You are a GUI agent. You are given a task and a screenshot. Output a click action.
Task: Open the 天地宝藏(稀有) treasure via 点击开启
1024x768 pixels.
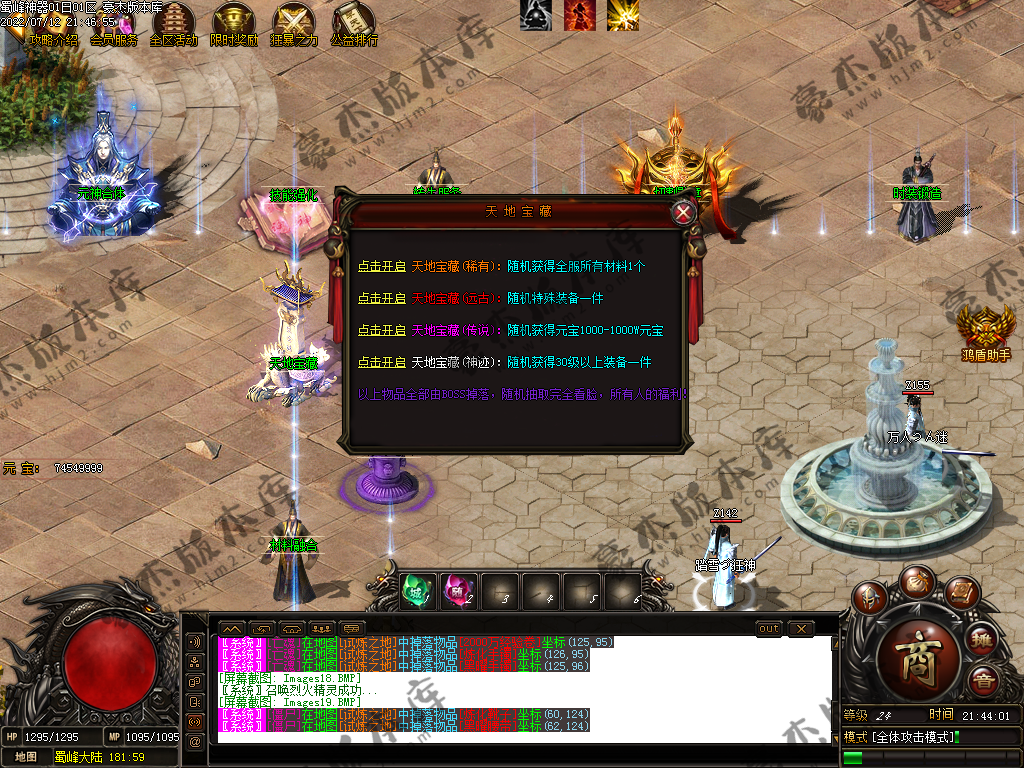381,267
